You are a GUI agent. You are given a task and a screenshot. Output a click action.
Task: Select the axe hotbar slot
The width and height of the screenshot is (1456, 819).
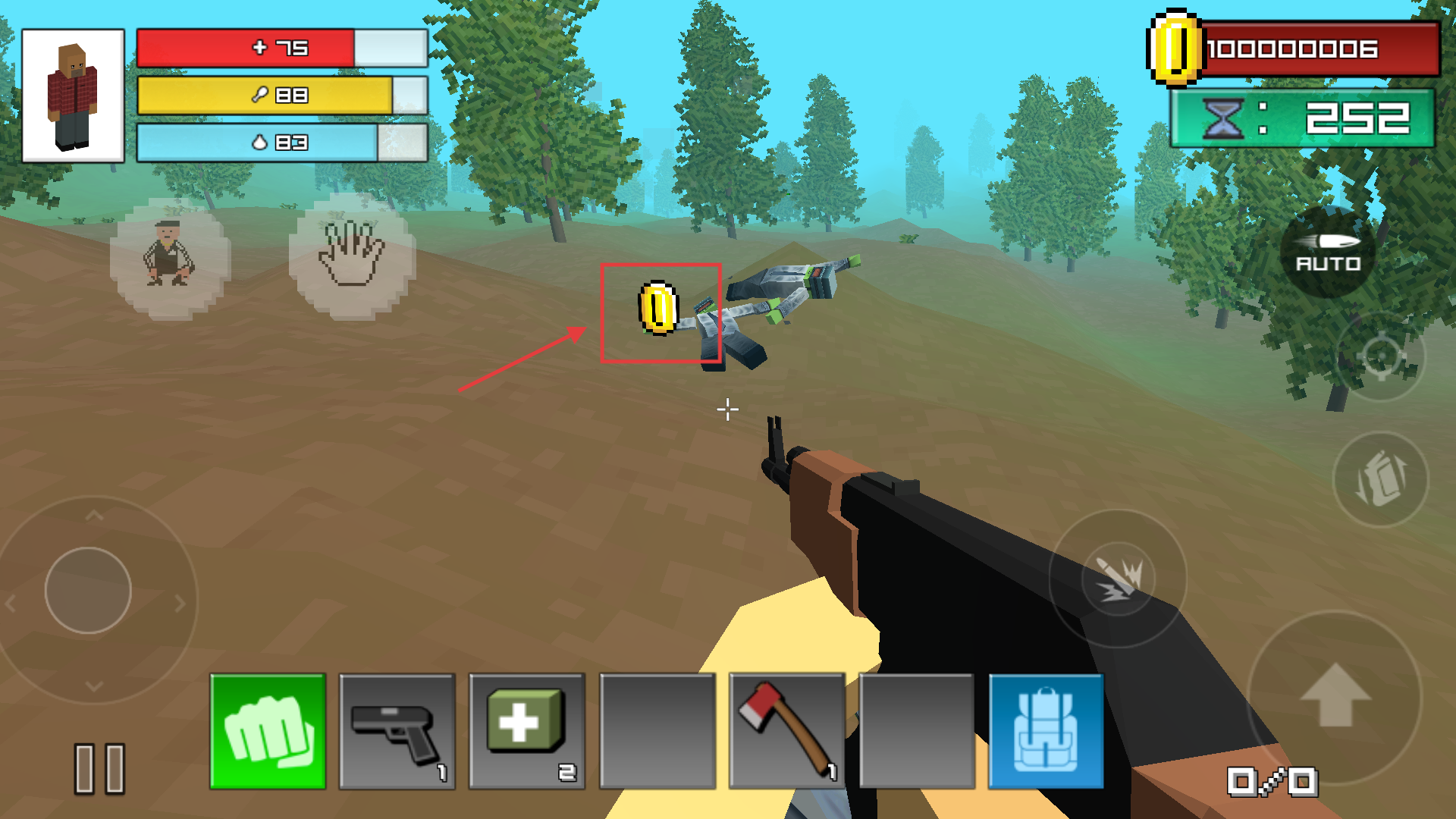pyautogui.click(x=786, y=732)
